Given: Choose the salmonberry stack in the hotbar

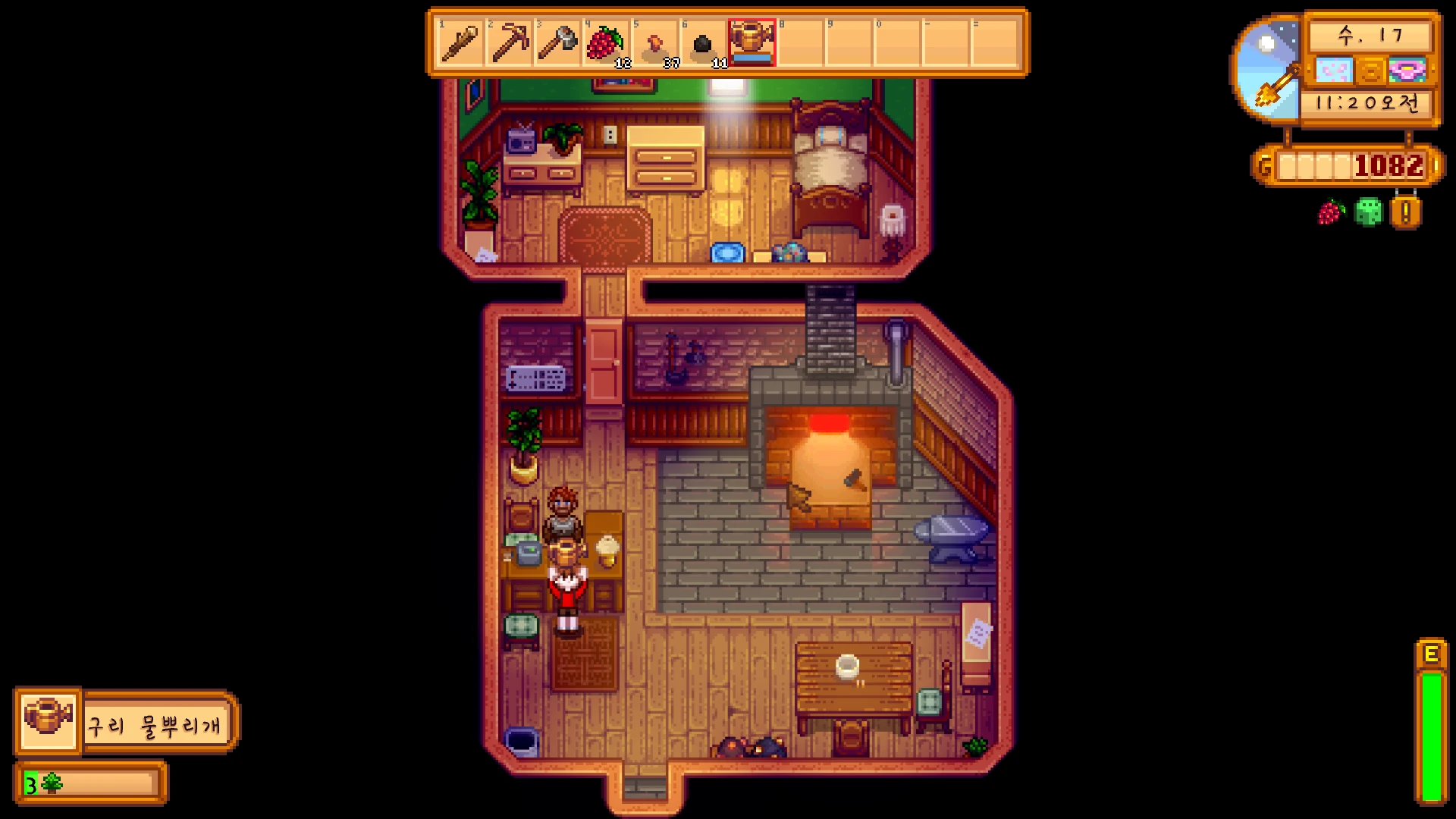Looking at the screenshot, I should [606, 43].
